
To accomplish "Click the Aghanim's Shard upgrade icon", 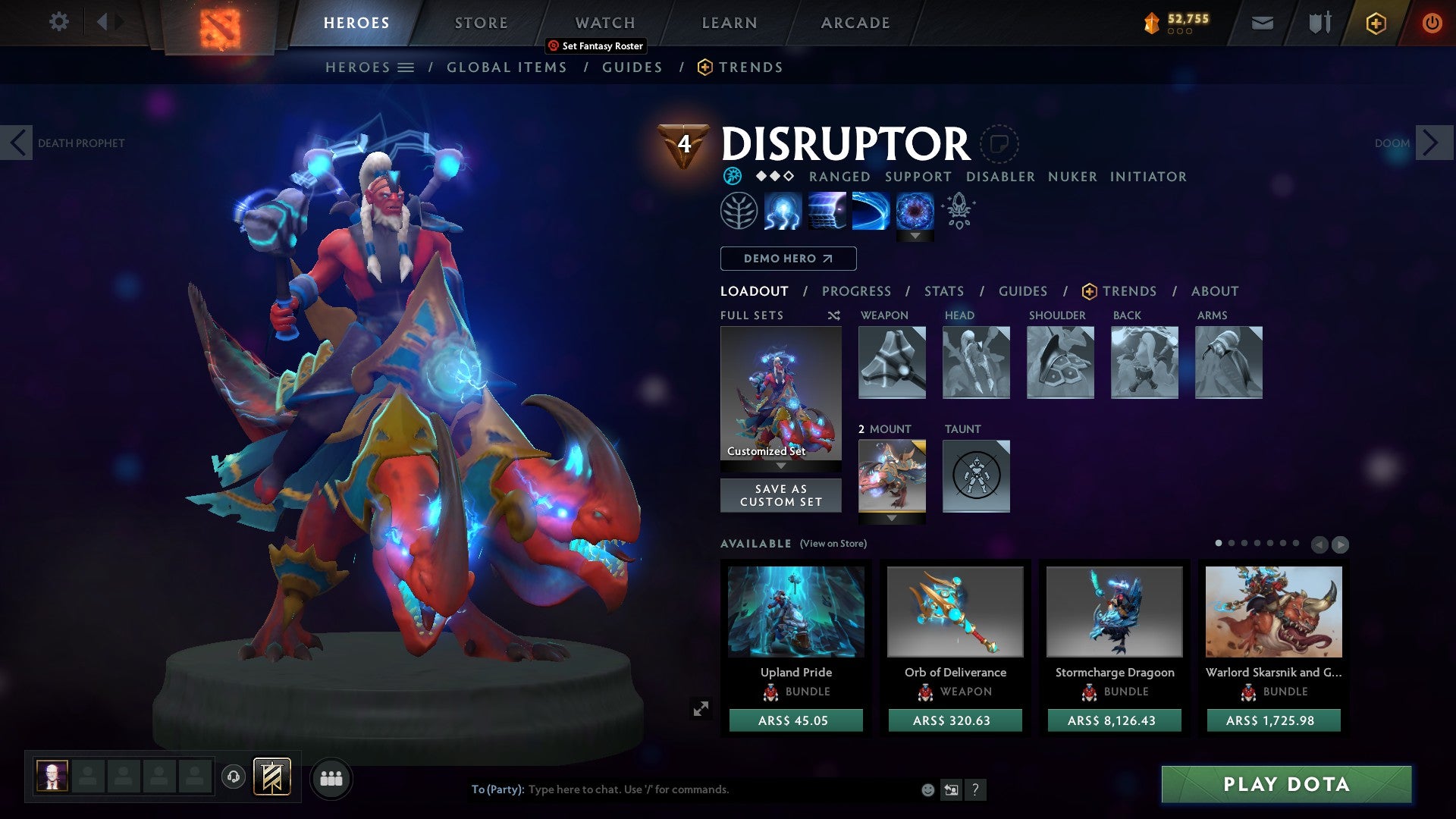I will tap(958, 212).
